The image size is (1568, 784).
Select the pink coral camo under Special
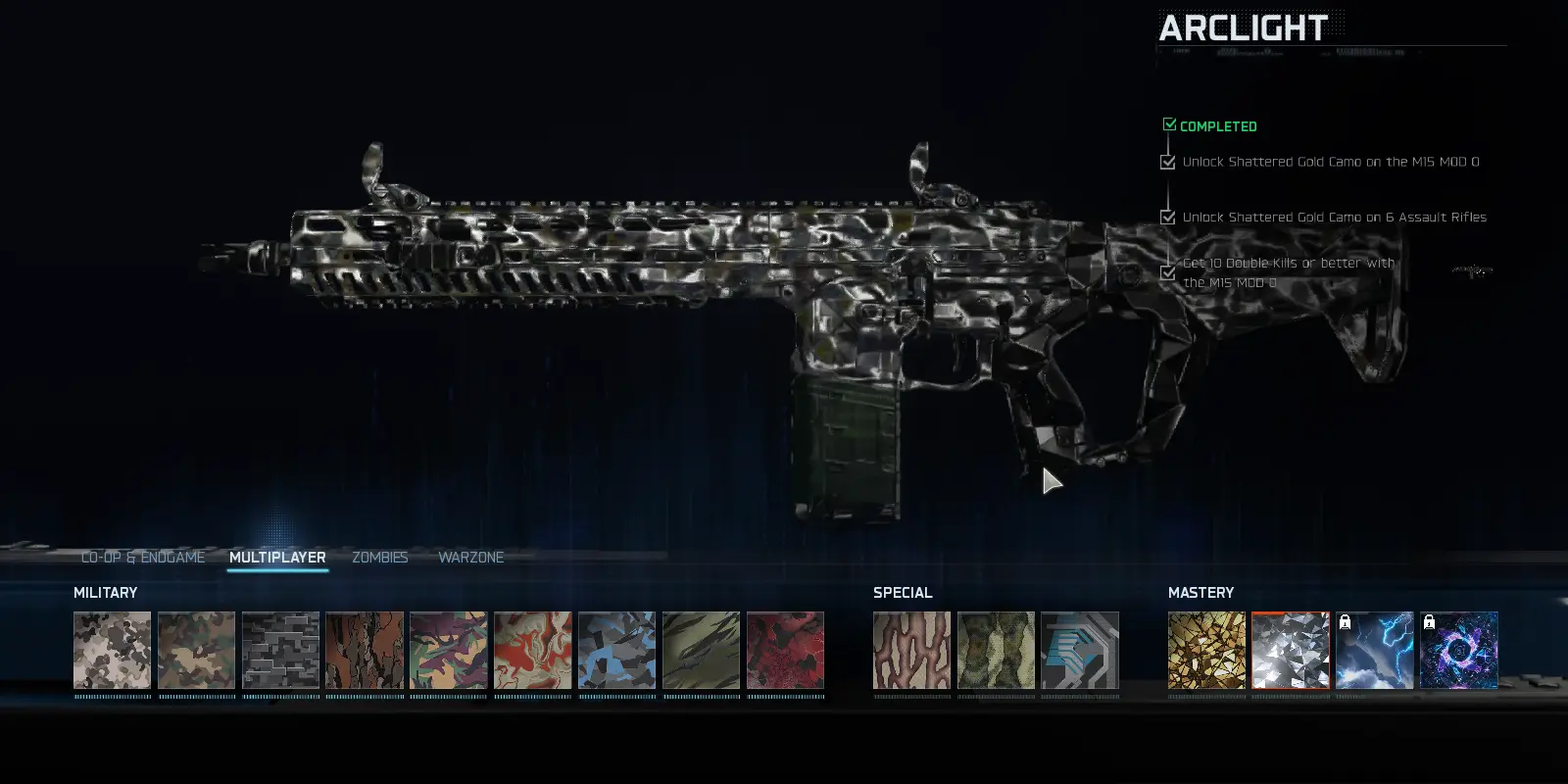911,652
